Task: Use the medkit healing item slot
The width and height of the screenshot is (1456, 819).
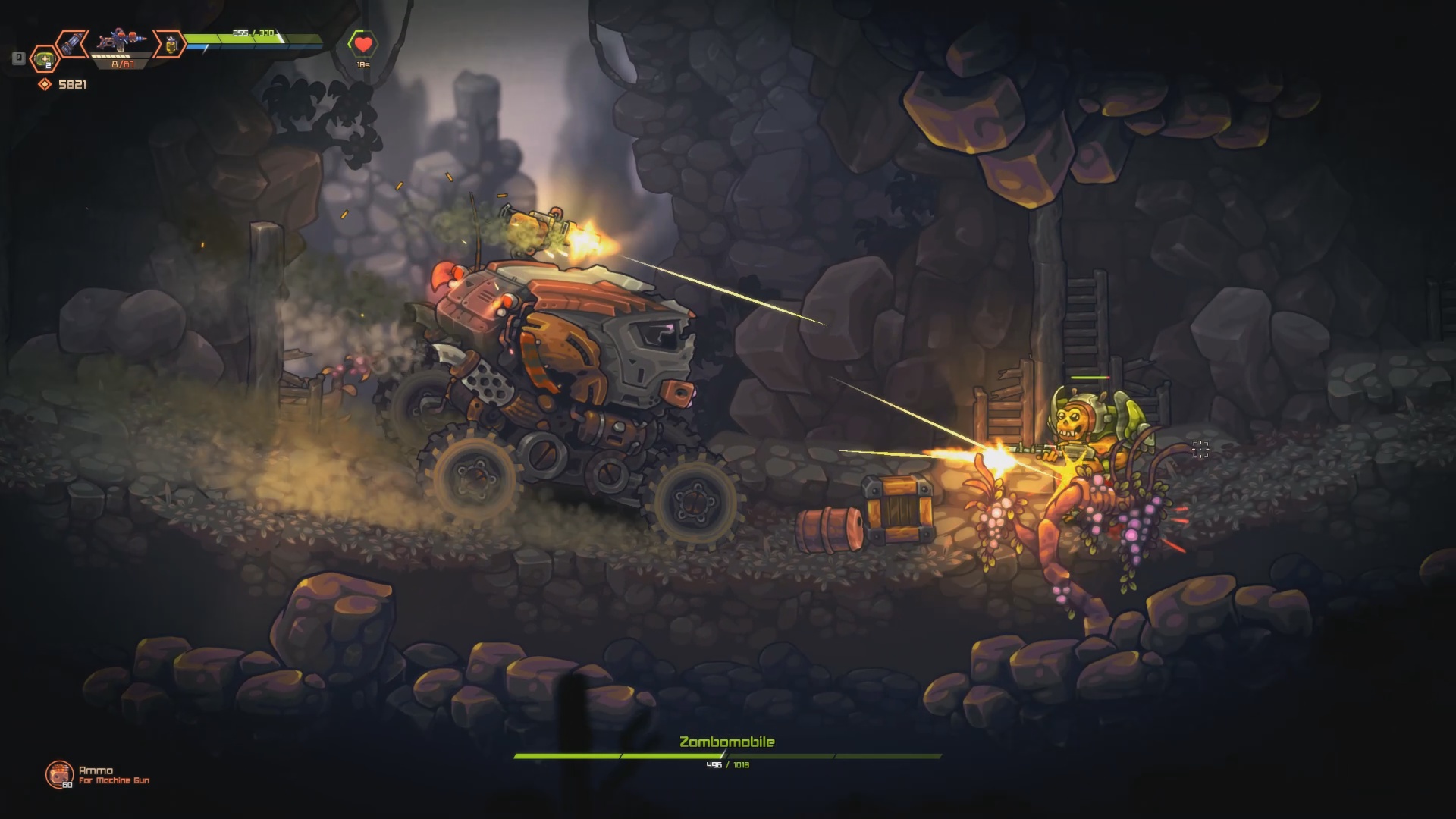Action: tap(45, 58)
